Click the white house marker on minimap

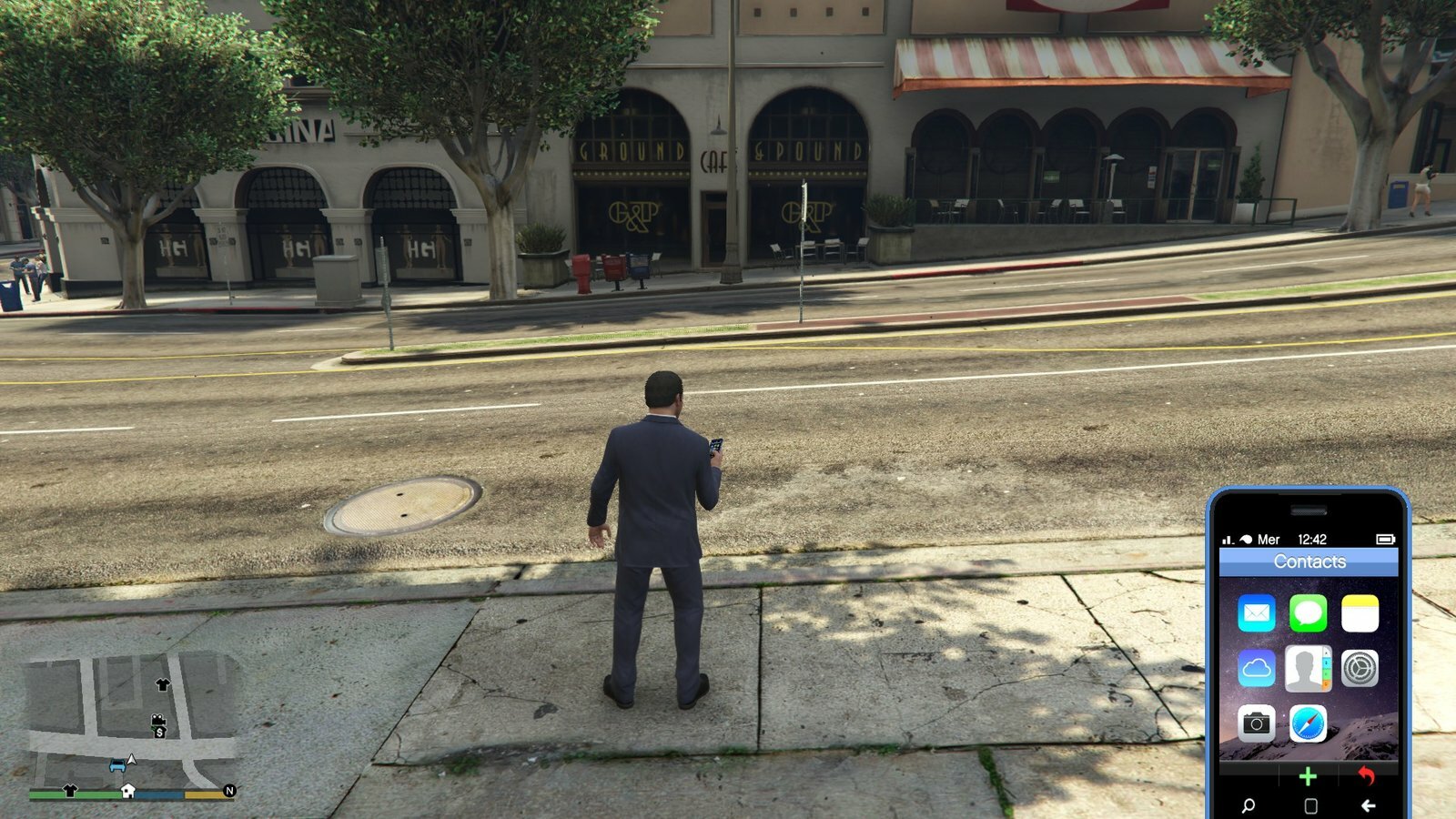(128, 791)
